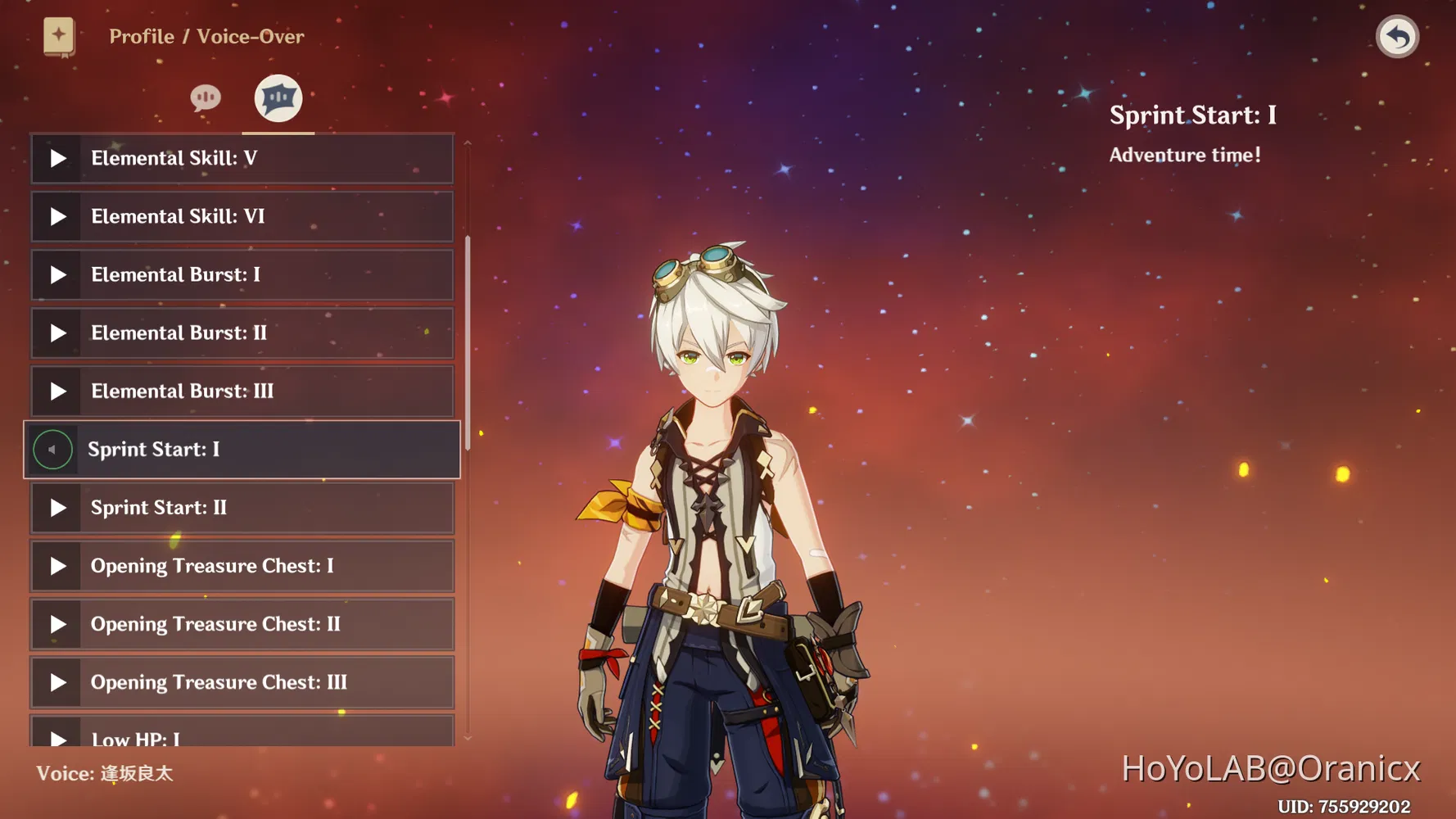Screen dimensions: 1456x819
Task: Play the Sprint Start: II voice line
Action: [x=57, y=508]
